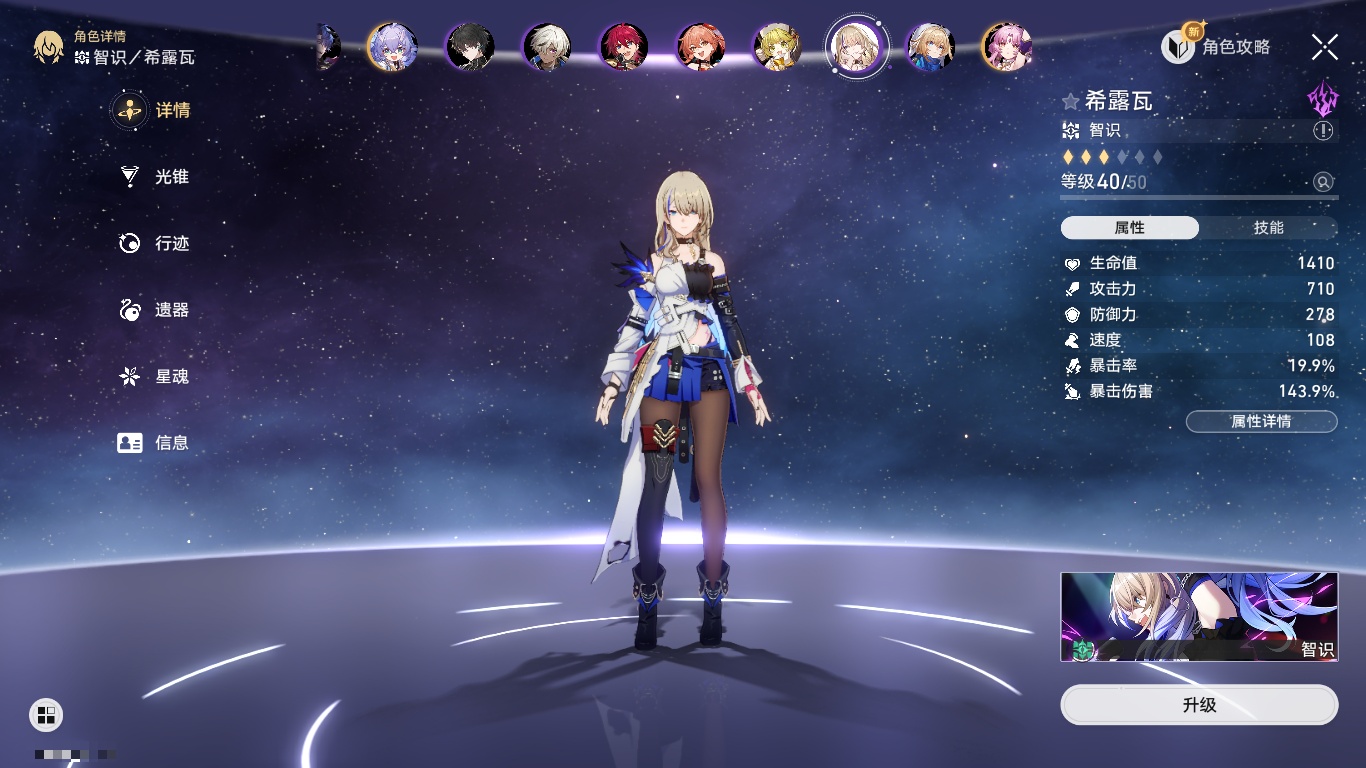
Task: Open 属性详情 attribute details
Action: 1261,421
